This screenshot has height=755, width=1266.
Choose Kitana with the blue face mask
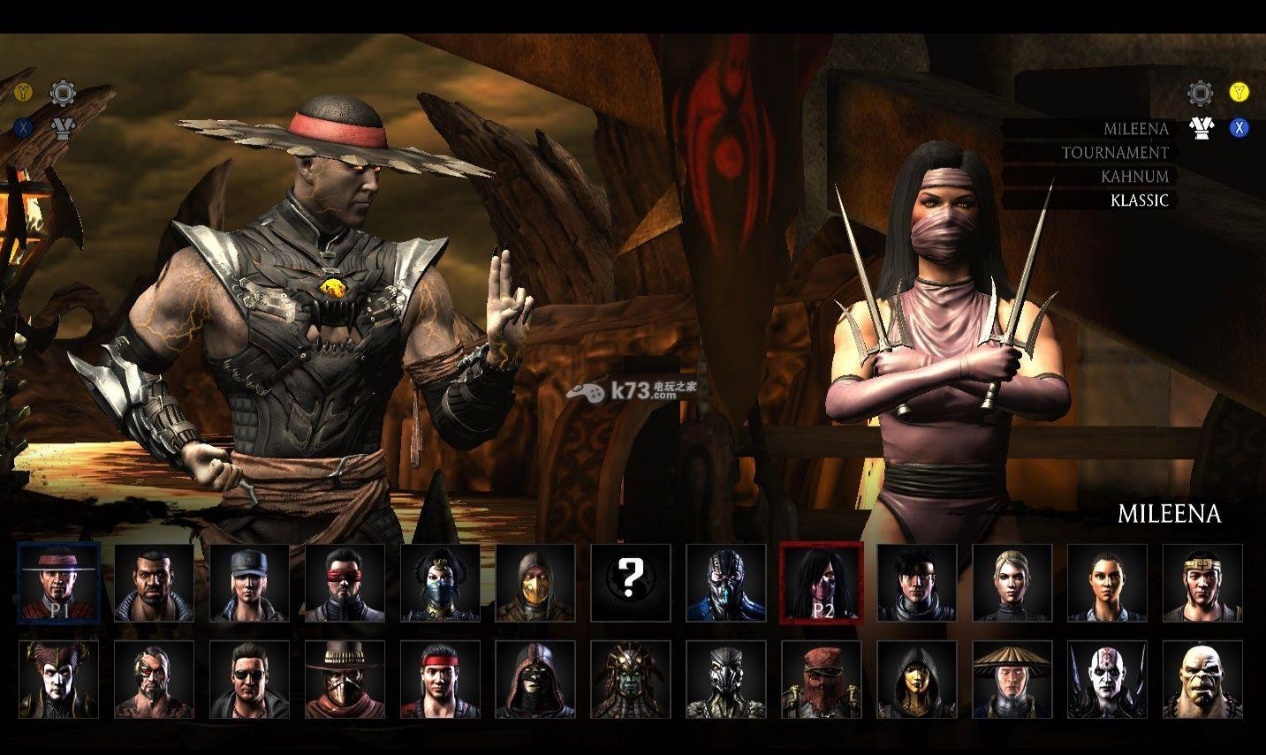tap(440, 583)
